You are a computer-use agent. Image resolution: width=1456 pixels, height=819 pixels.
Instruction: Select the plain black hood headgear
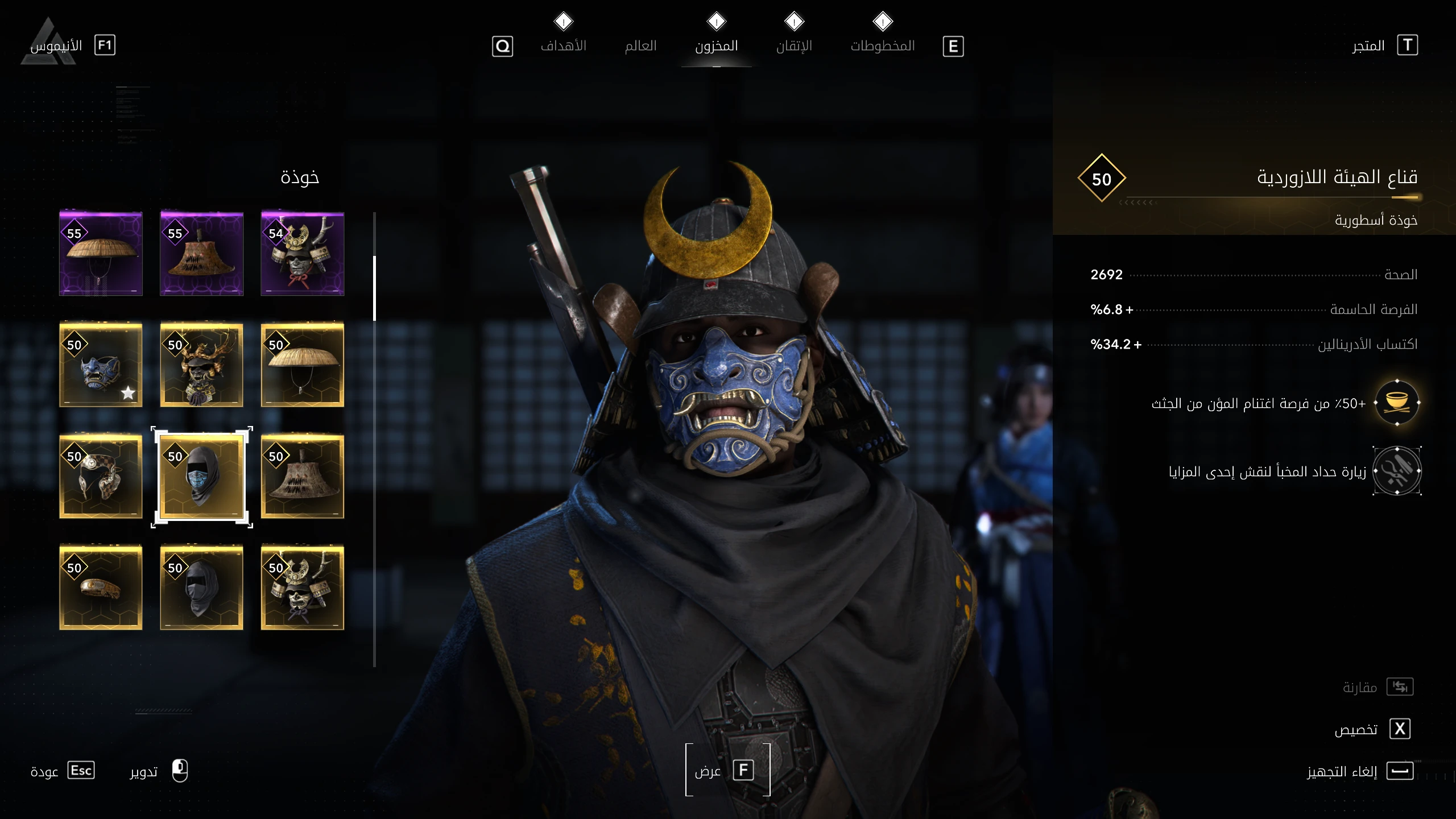[x=201, y=588]
